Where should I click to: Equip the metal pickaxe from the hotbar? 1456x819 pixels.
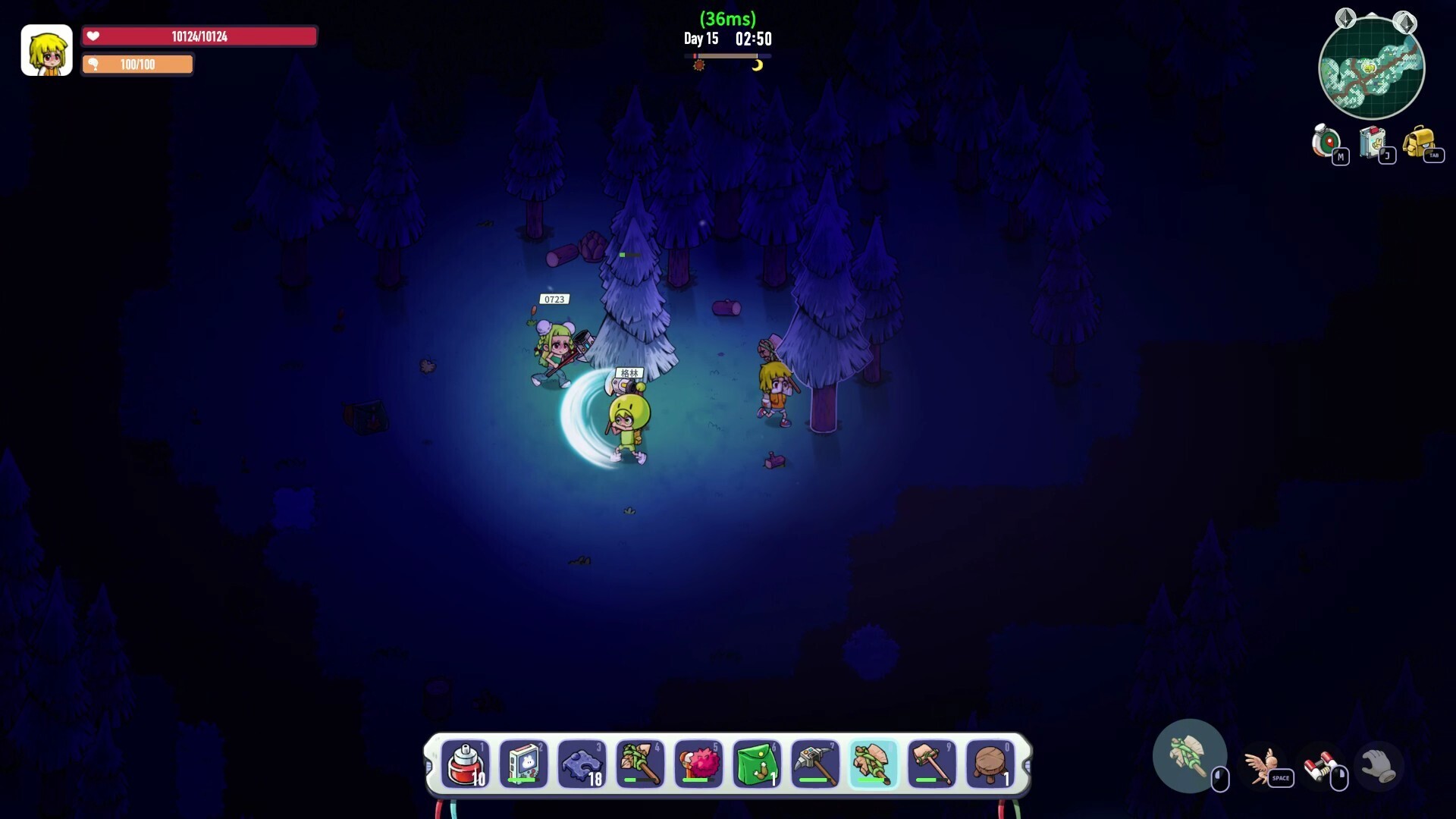coord(815,764)
